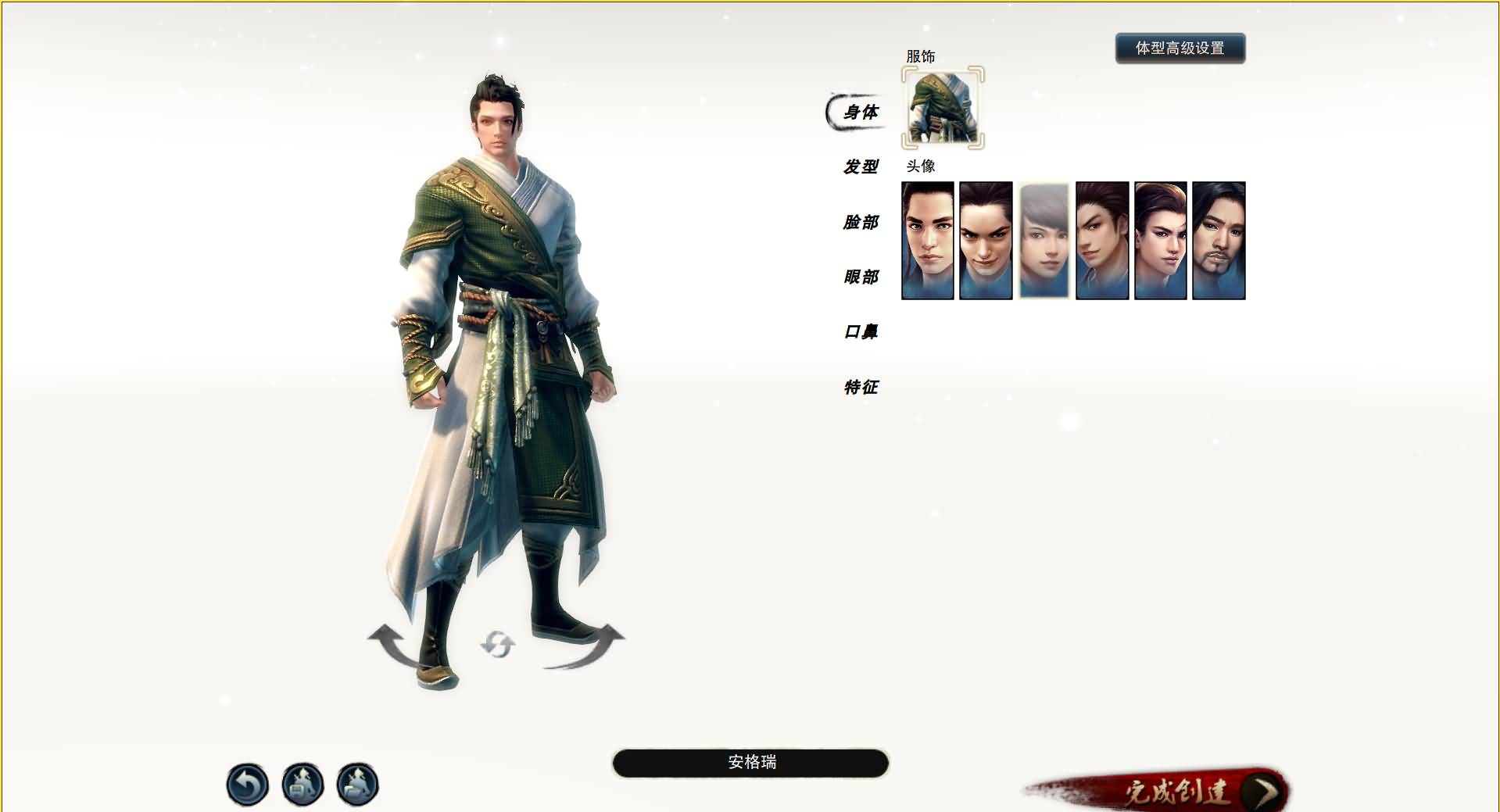
Task: Open the 眼部 eyes section
Action: click(x=860, y=277)
